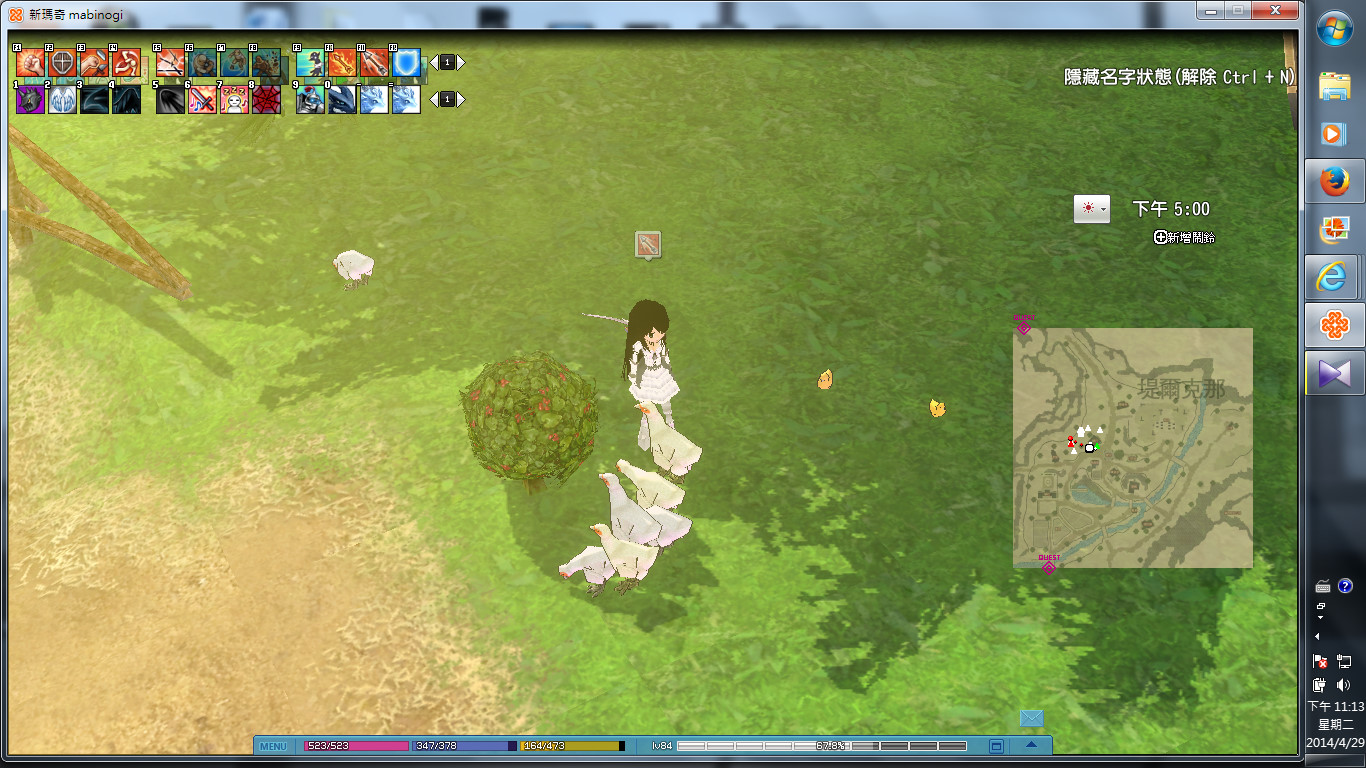
Task: Click the purple dragon head icon
Action: [x=30, y=100]
